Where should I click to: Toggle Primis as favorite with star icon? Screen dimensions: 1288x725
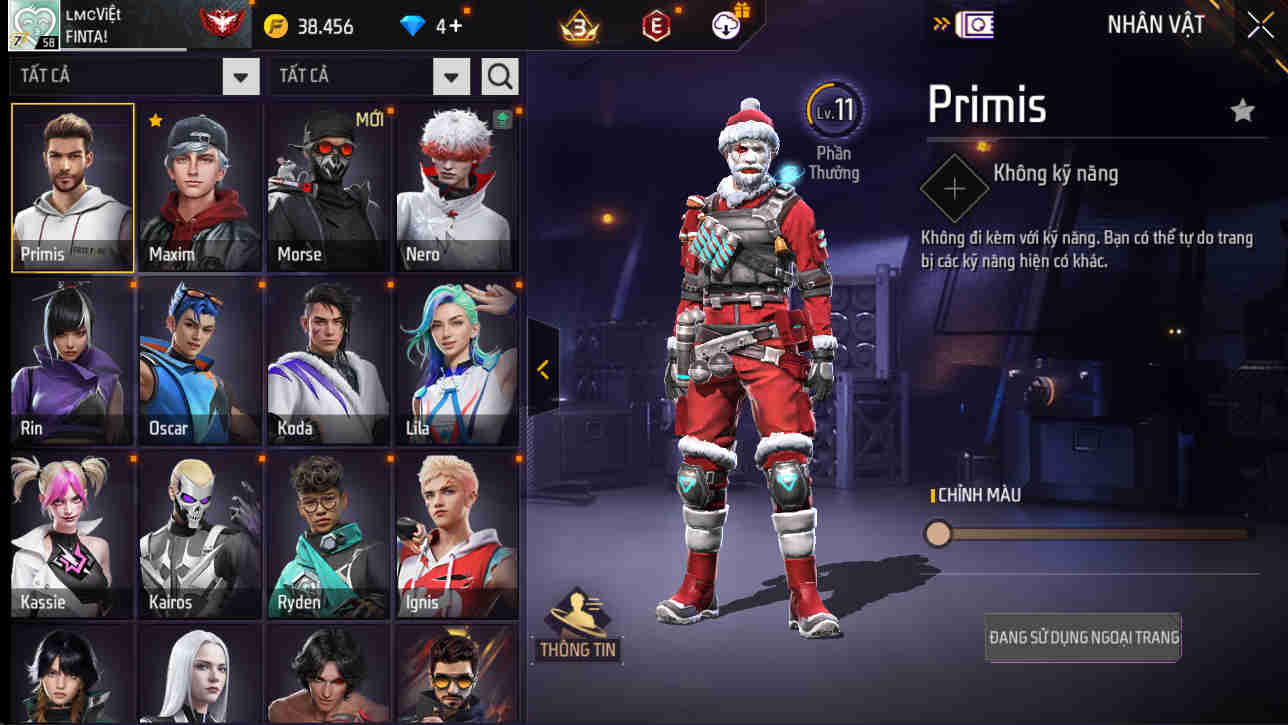[1242, 111]
